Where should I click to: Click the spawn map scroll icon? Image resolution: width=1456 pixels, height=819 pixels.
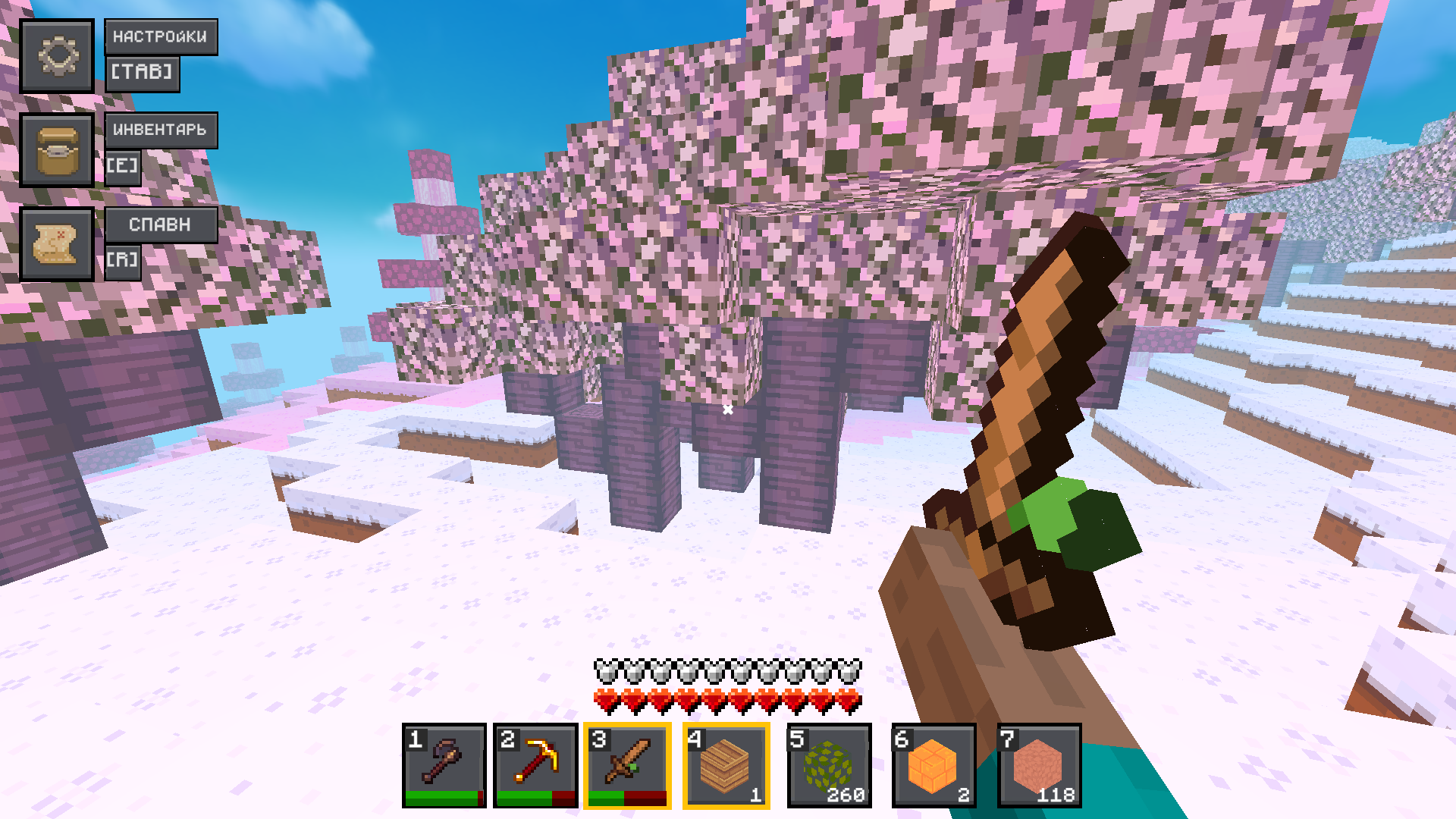tap(58, 243)
